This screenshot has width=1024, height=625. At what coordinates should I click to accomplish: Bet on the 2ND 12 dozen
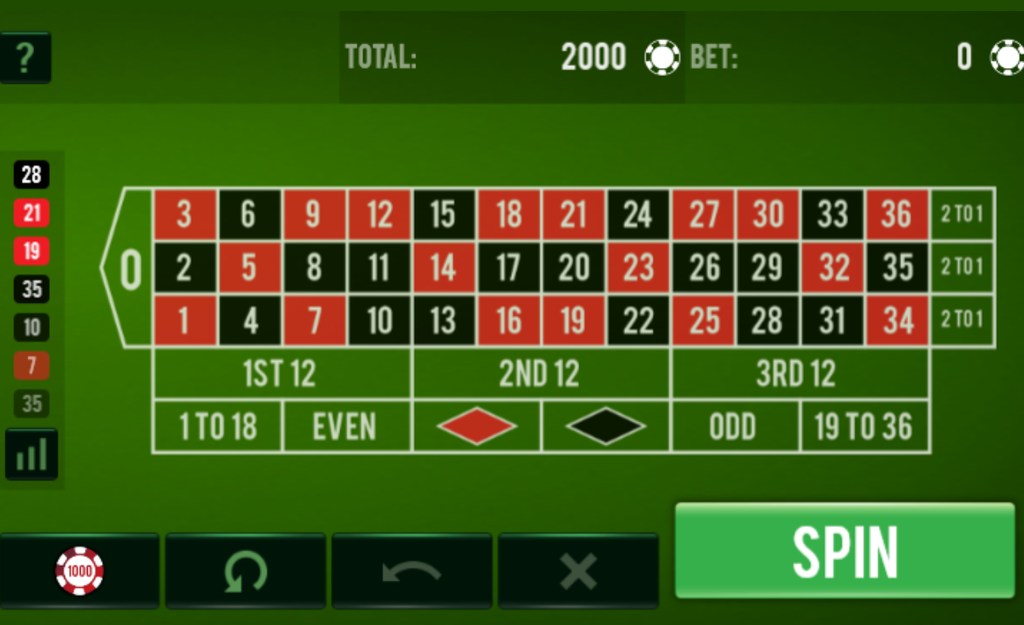click(540, 374)
